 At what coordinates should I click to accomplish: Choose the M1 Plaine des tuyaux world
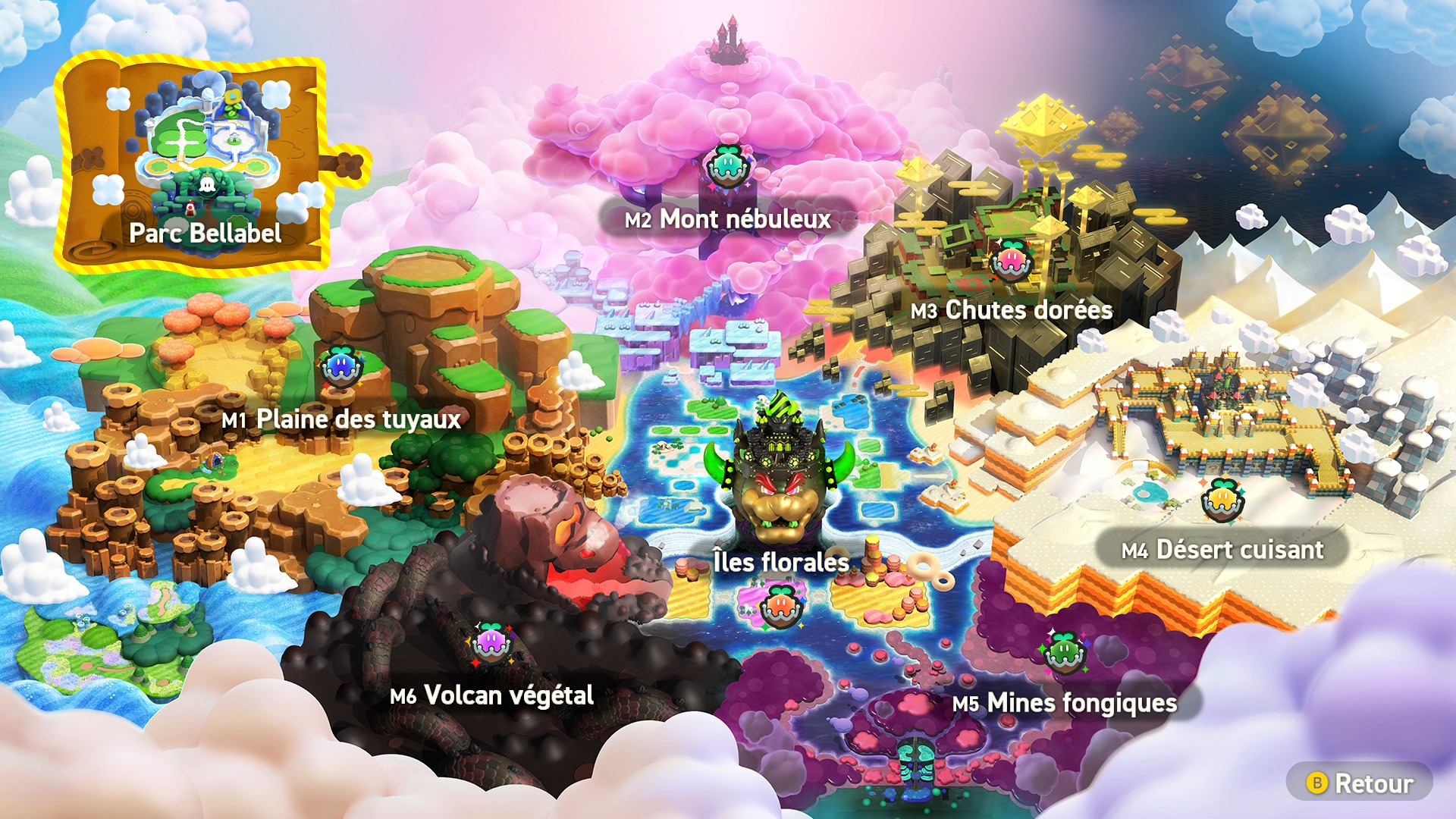point(341,419)
